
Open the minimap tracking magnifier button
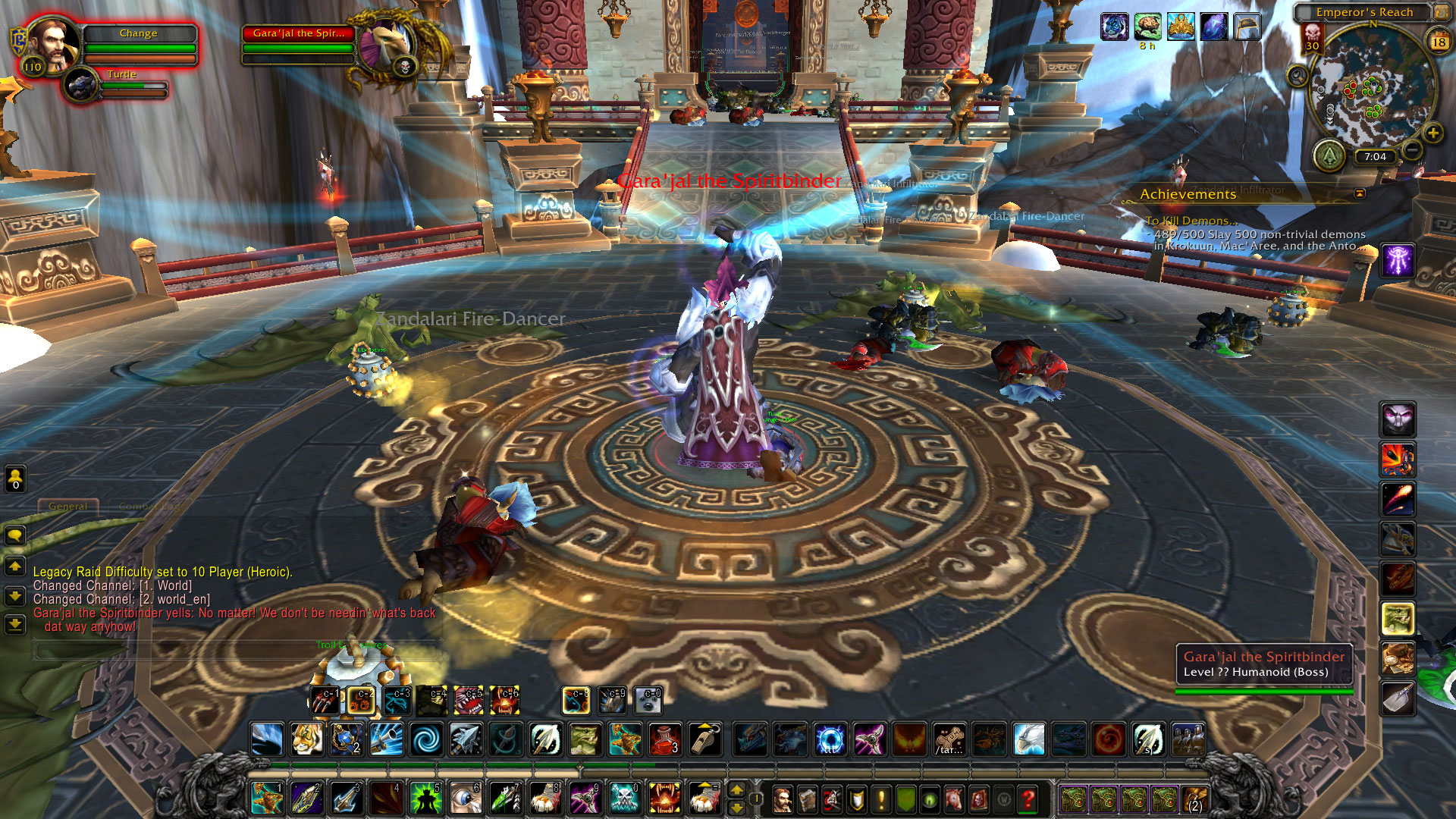[x=1298, y=76]
